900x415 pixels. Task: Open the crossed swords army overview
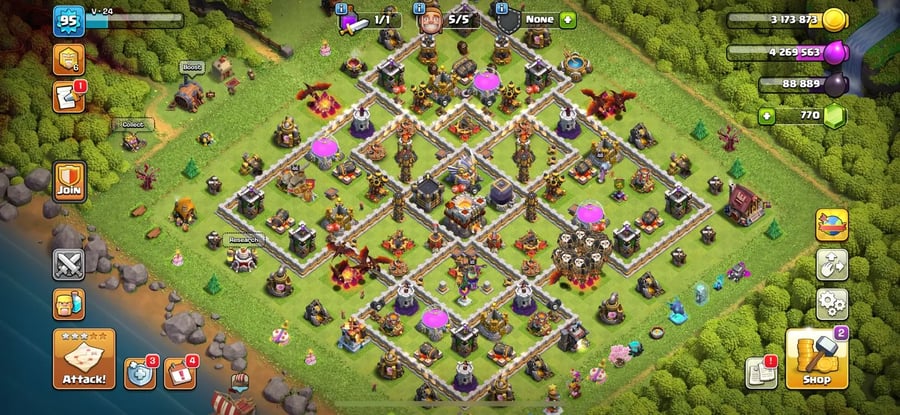(x=69, y=263)
